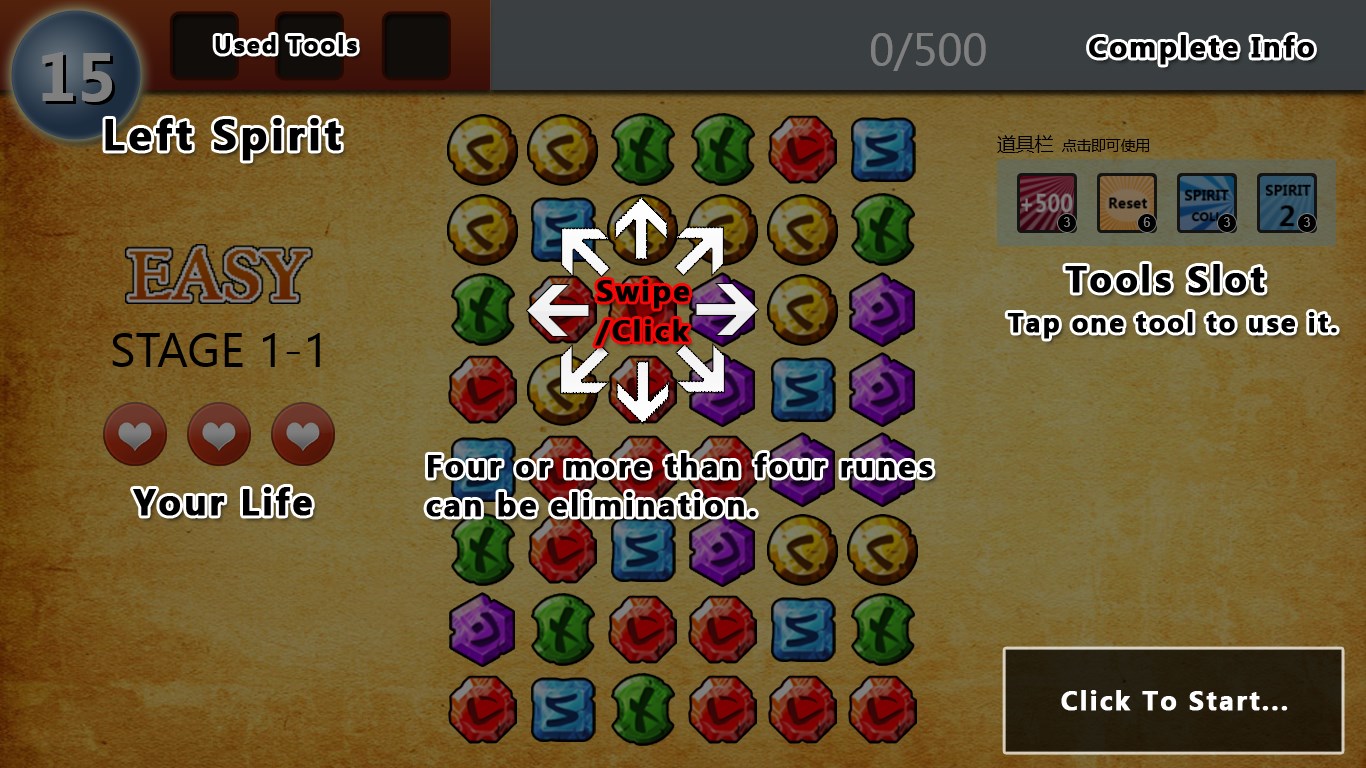This screenshot has width=1366, height=768.
Task: Activate the Reset tool
Action: (1127, 203)
